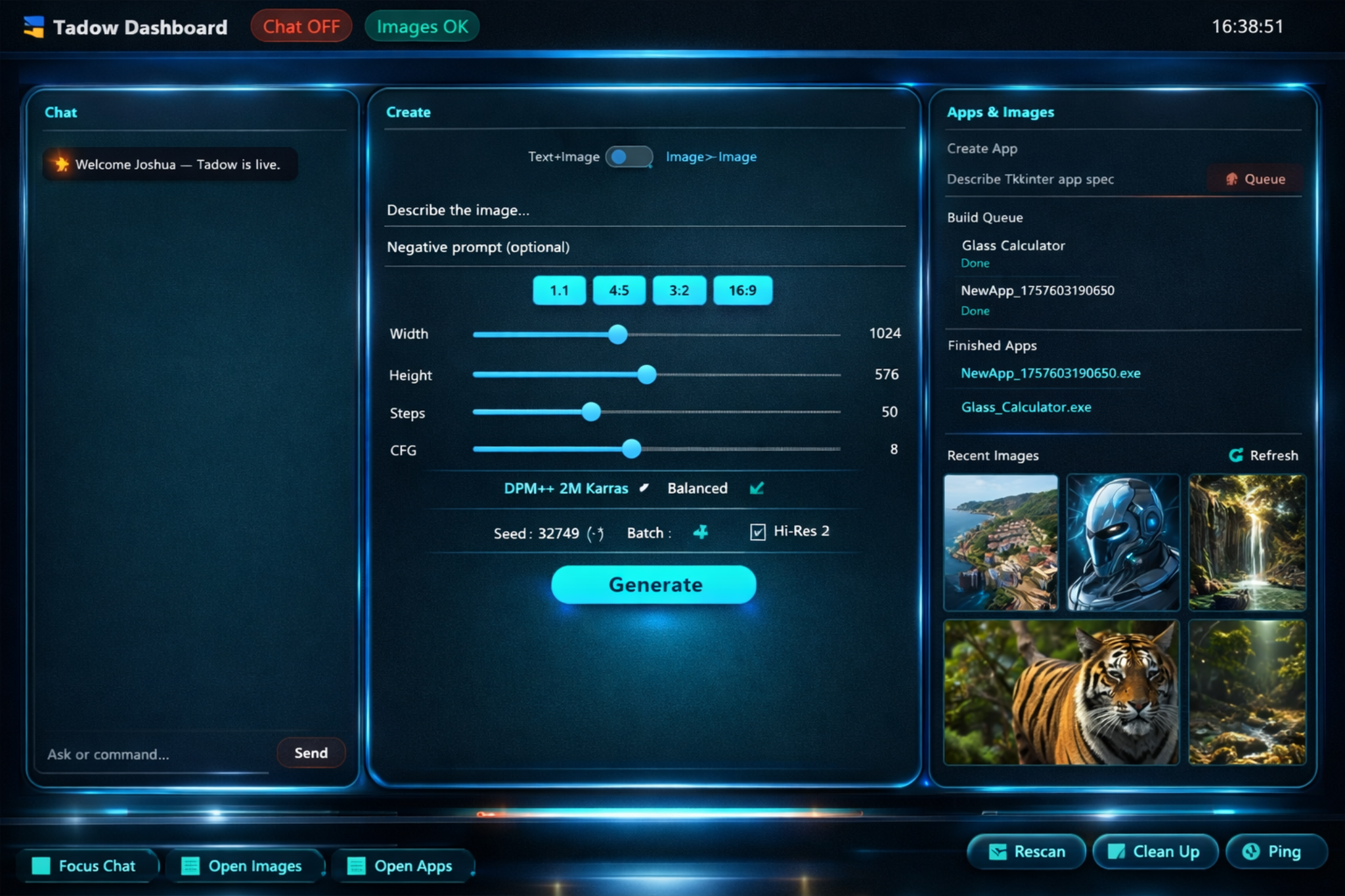Click Open Apps in the bottom bar
The height and width of the screenshot is (896, 1345).
(401, 865)
